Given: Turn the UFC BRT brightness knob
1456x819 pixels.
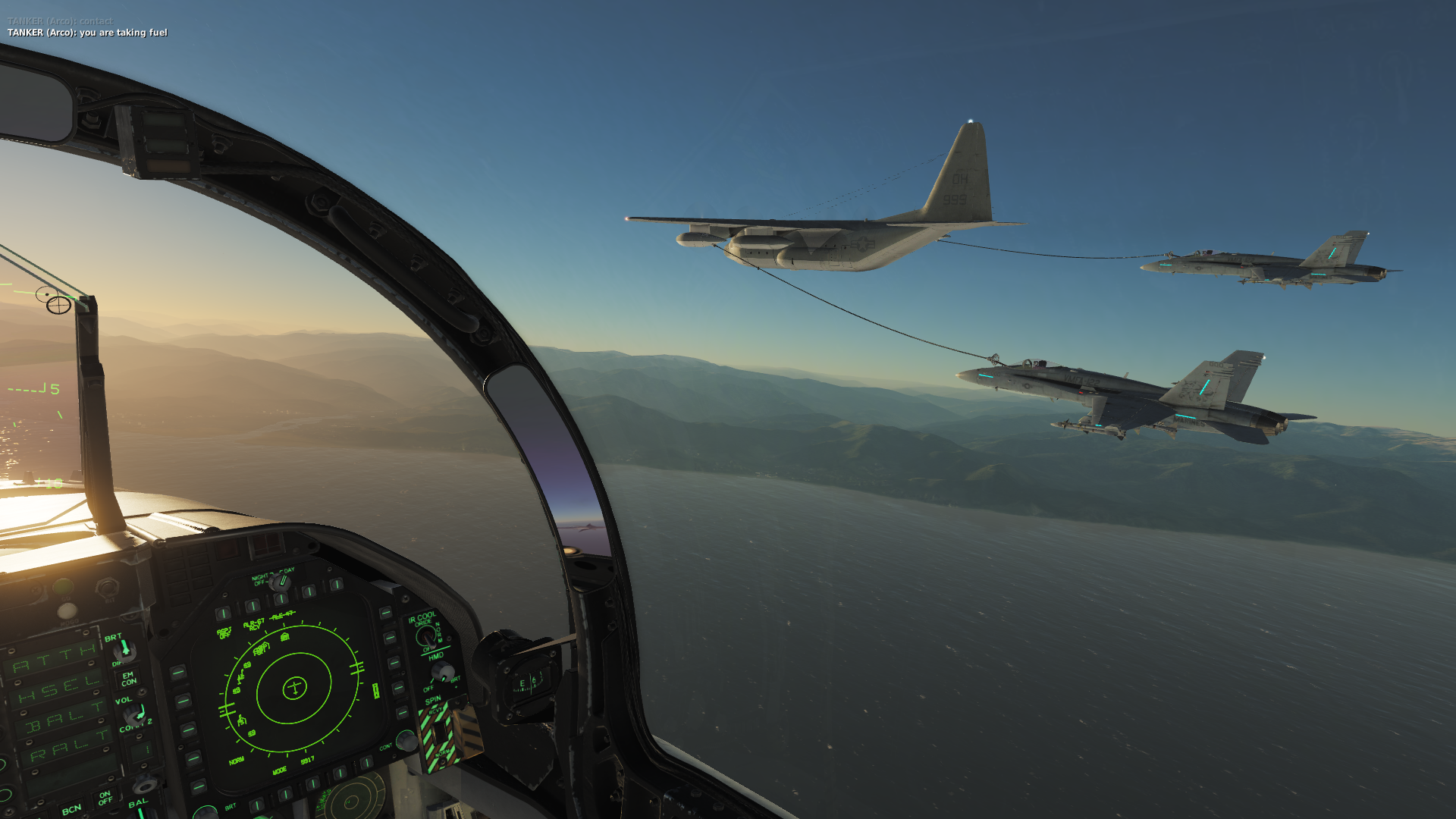Looking at the screenshot, I should pos(124,649).
